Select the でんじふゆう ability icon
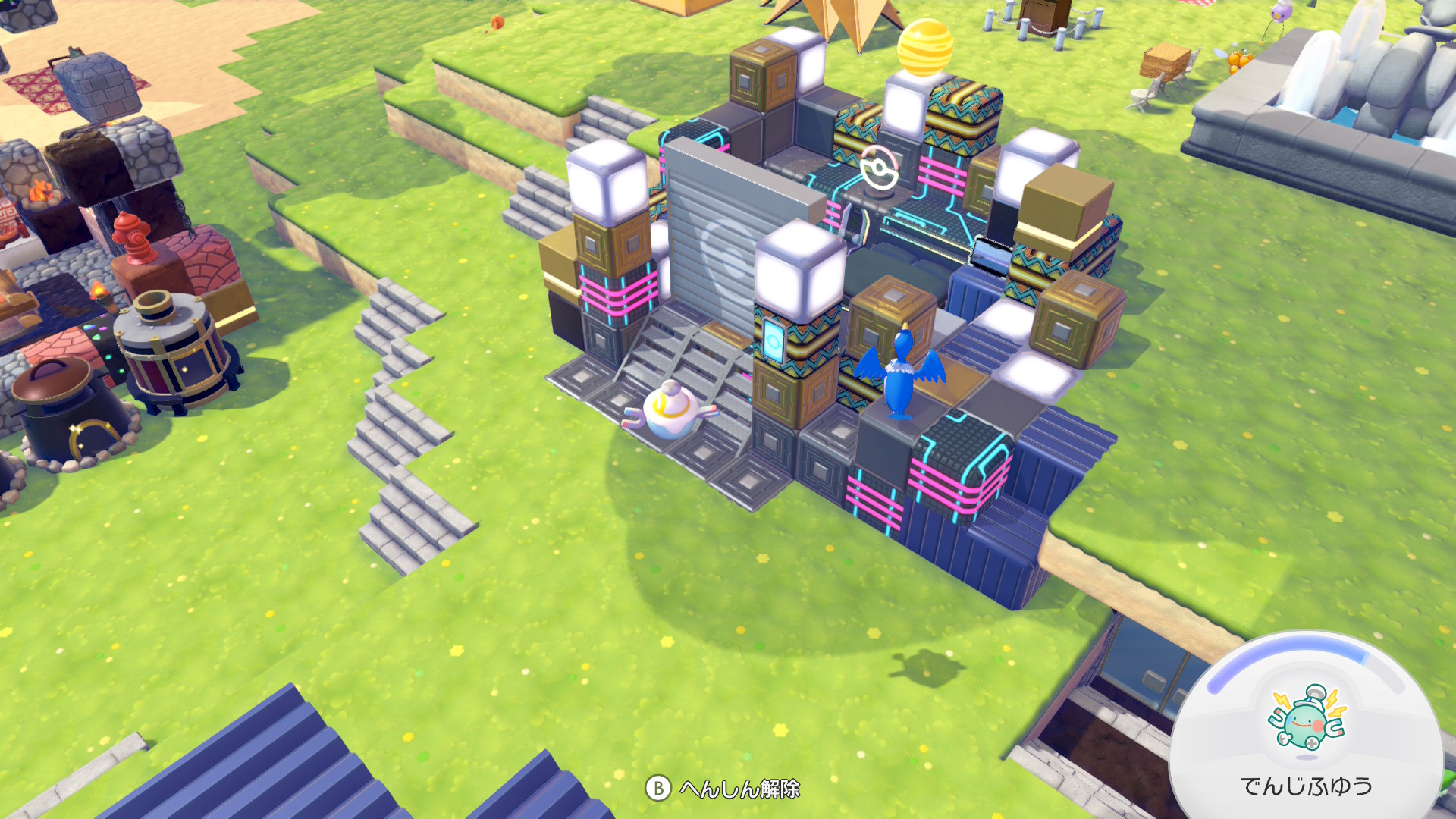The height and width of the screenshot is (819, 1456). pyautogui.click(x=1307, y=718)
